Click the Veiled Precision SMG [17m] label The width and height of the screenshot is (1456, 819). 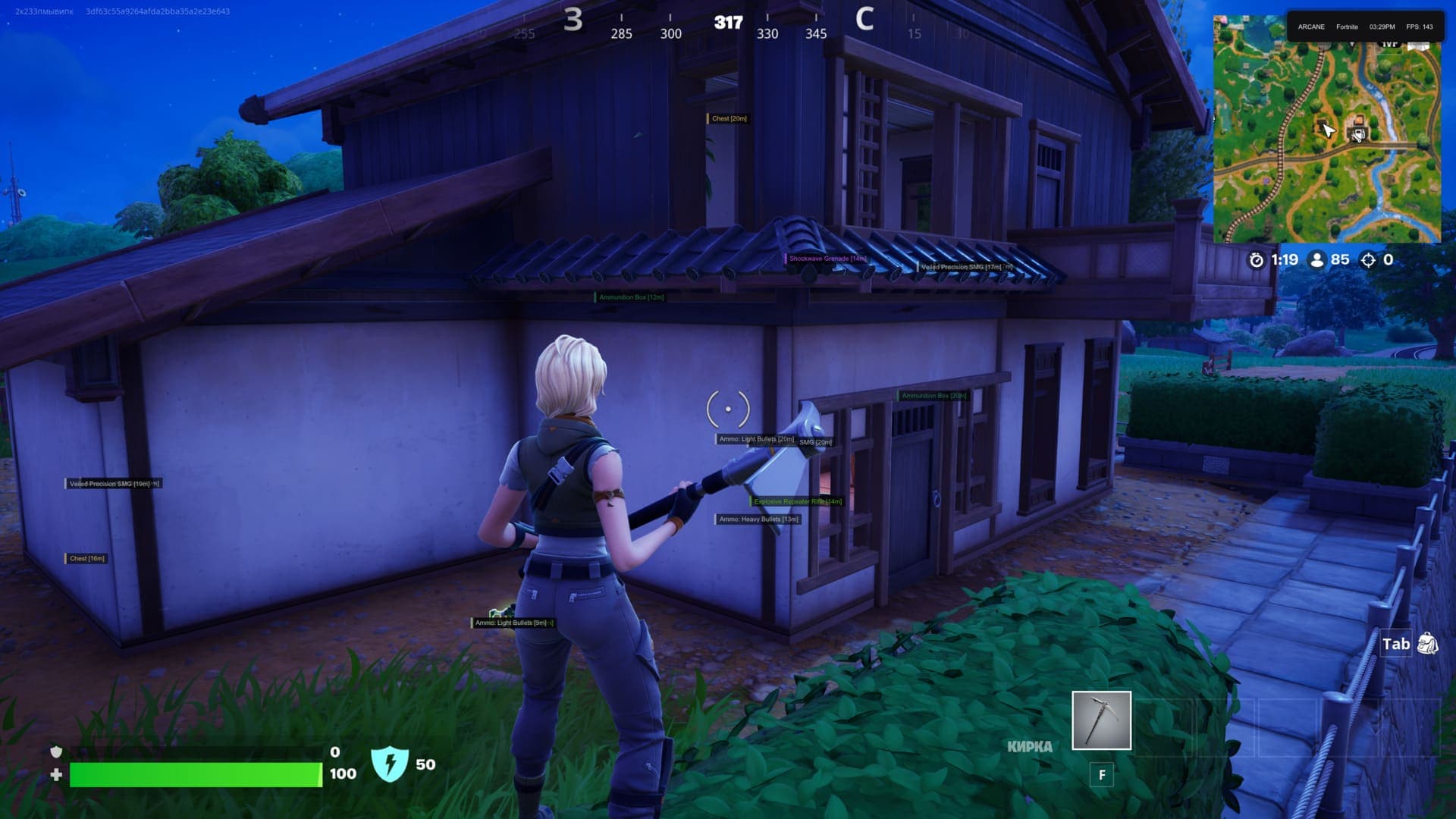(x=962, y=267)
